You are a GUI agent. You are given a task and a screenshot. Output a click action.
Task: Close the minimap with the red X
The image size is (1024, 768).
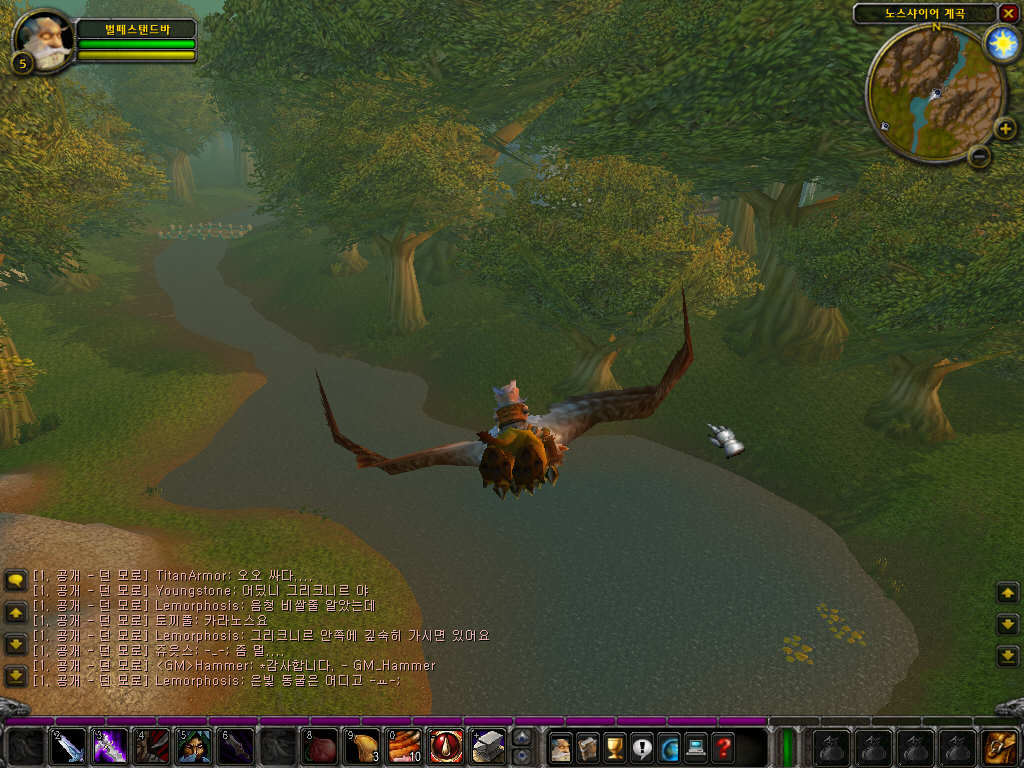click(x=1008, y=14)
